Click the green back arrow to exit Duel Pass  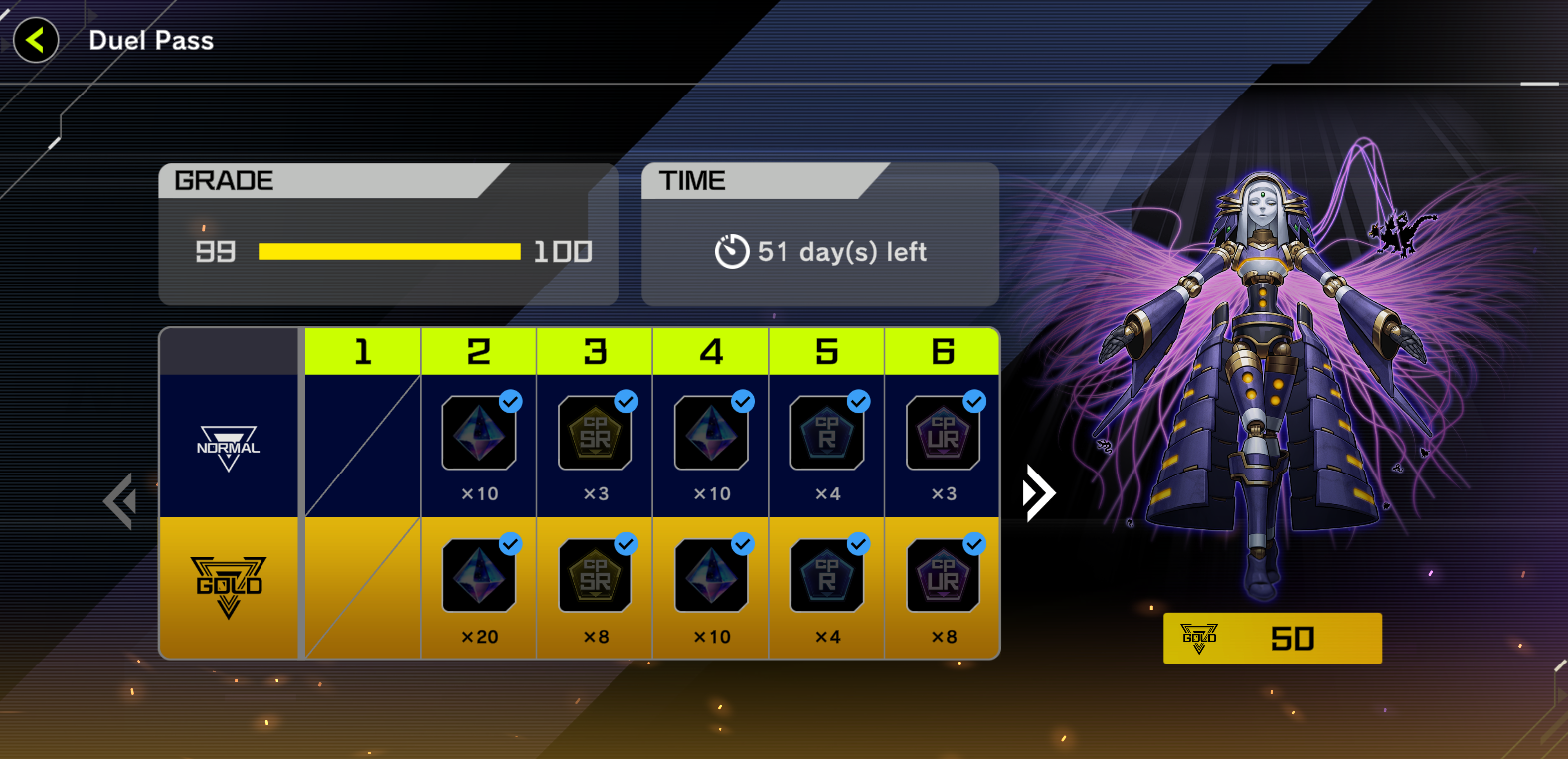[x=35, y=40]
